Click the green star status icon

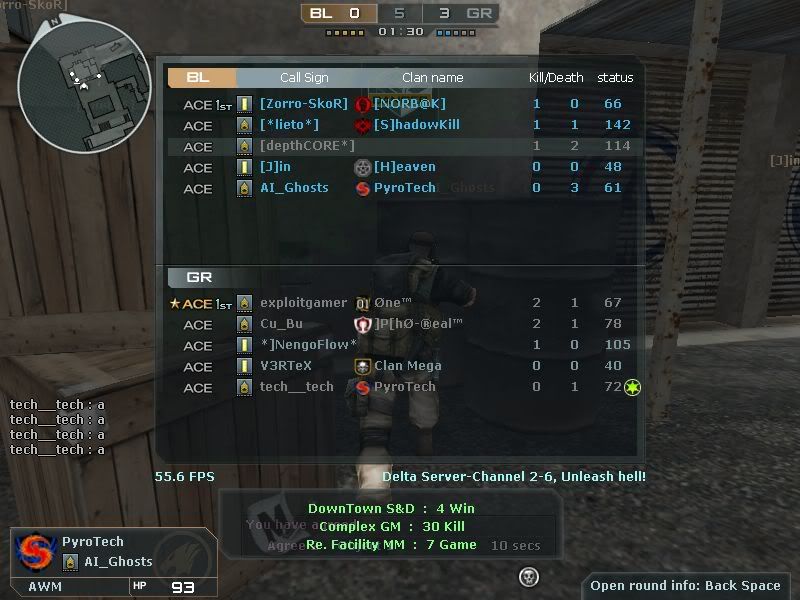(632, 387)
